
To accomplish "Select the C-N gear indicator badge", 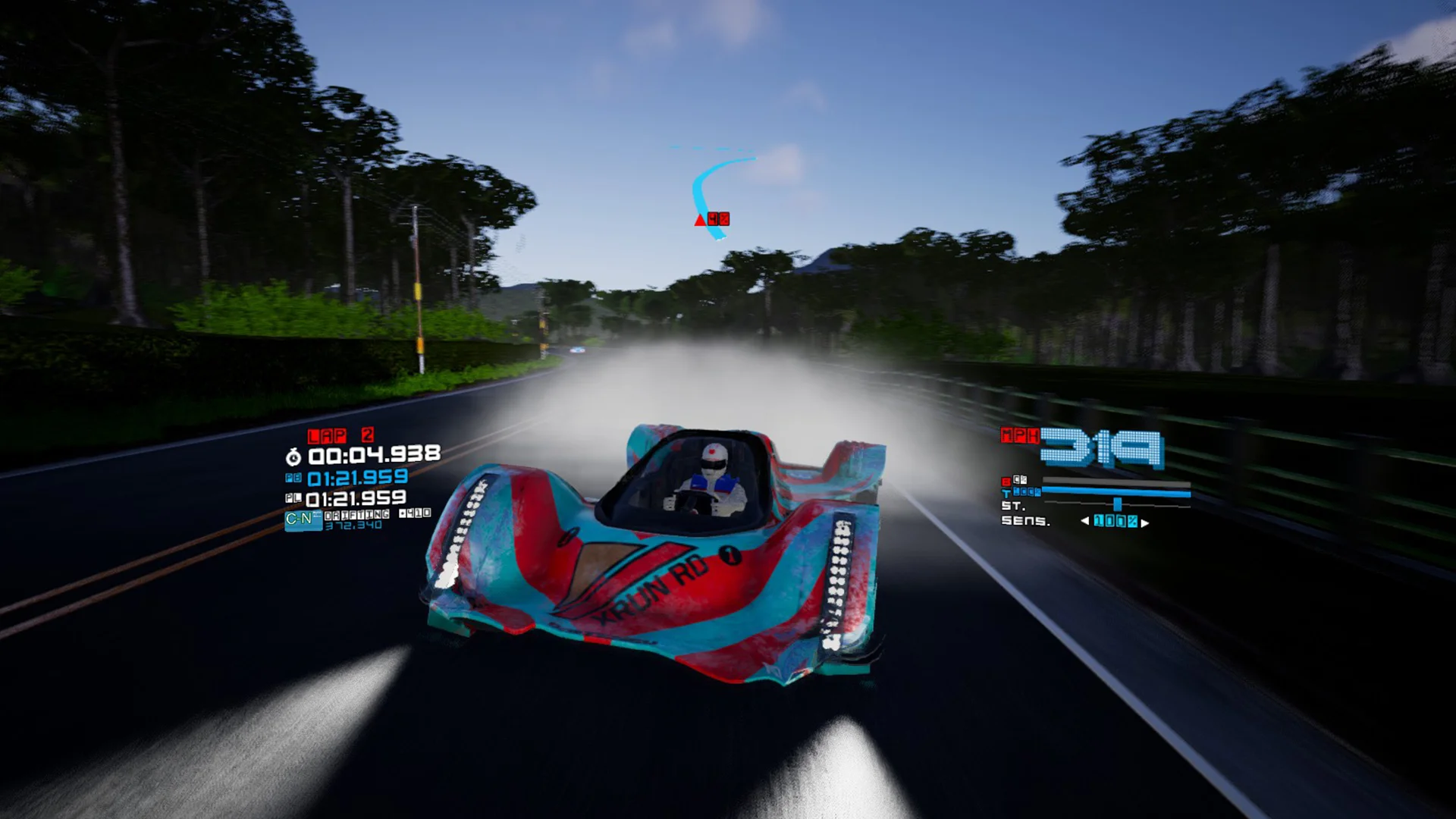I will click(303, 519).
